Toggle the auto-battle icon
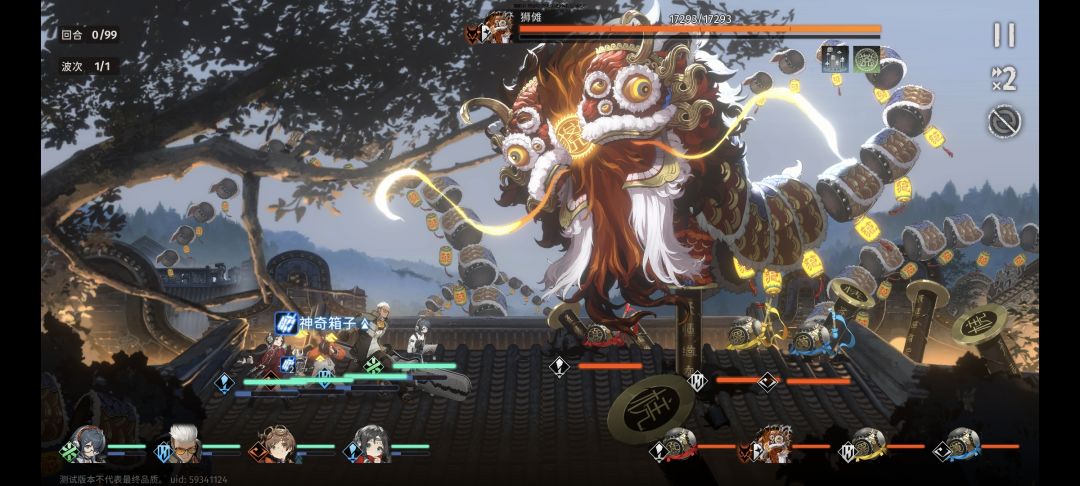The height and width of the screenshot is (486, 1080). [x=1003, y=121]
